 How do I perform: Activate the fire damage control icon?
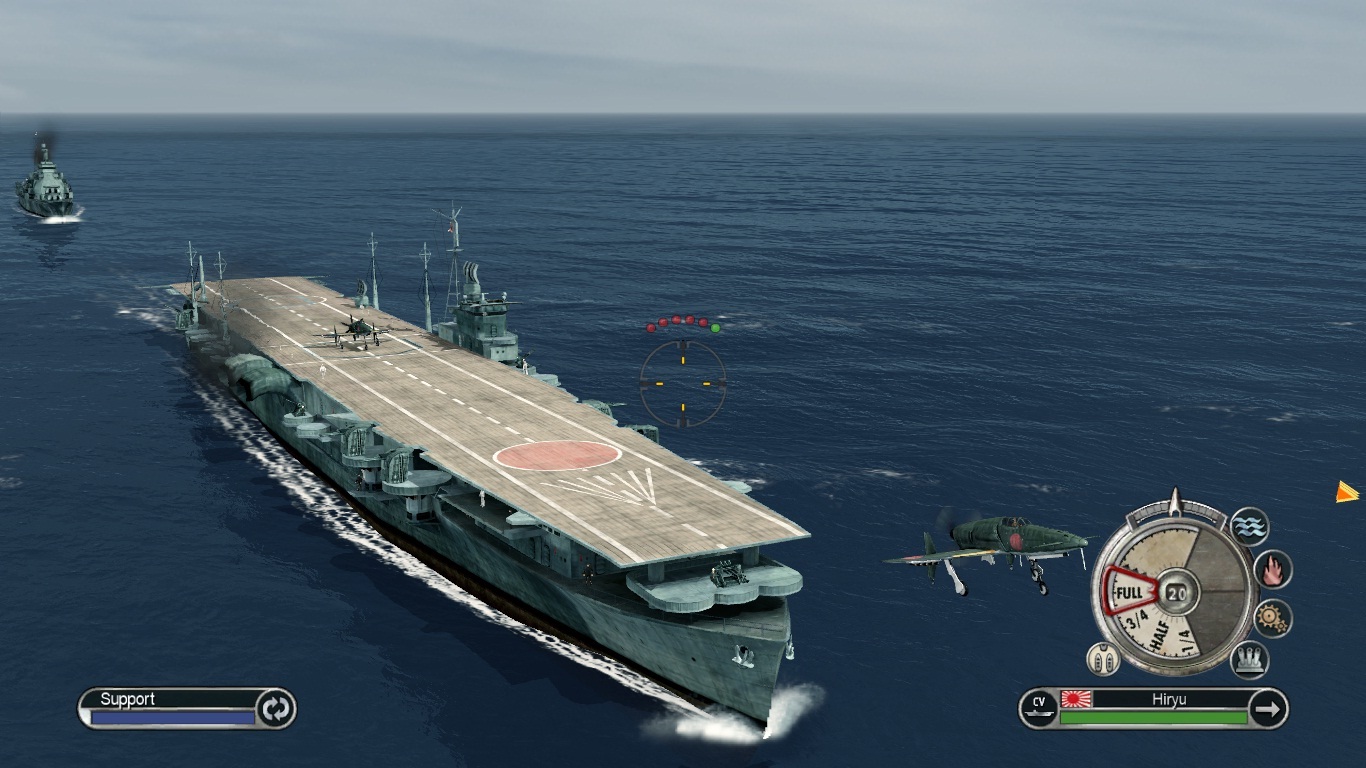(1273, 569)
